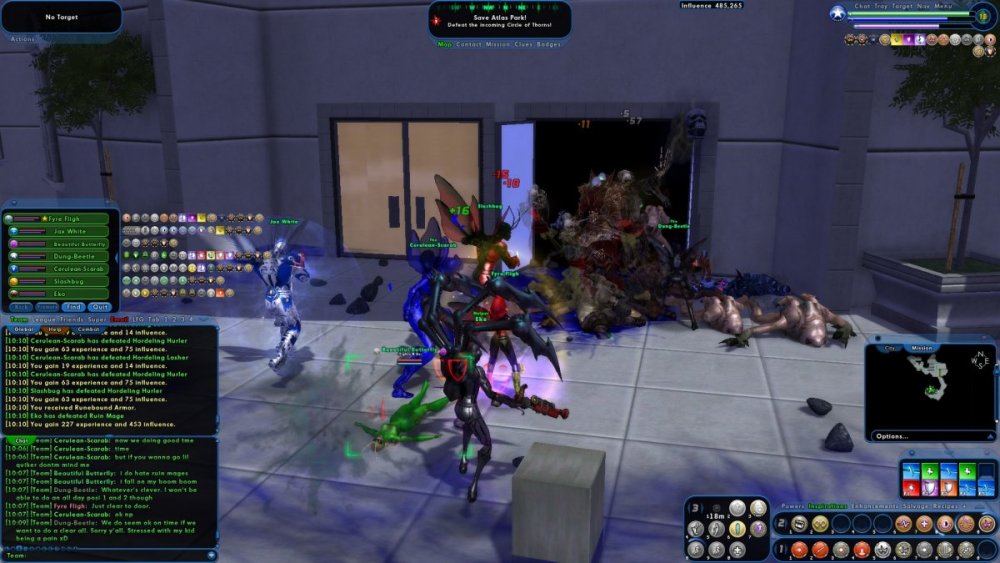
Task: Show the Combat chat channel tab
Action: pos(88,329)
